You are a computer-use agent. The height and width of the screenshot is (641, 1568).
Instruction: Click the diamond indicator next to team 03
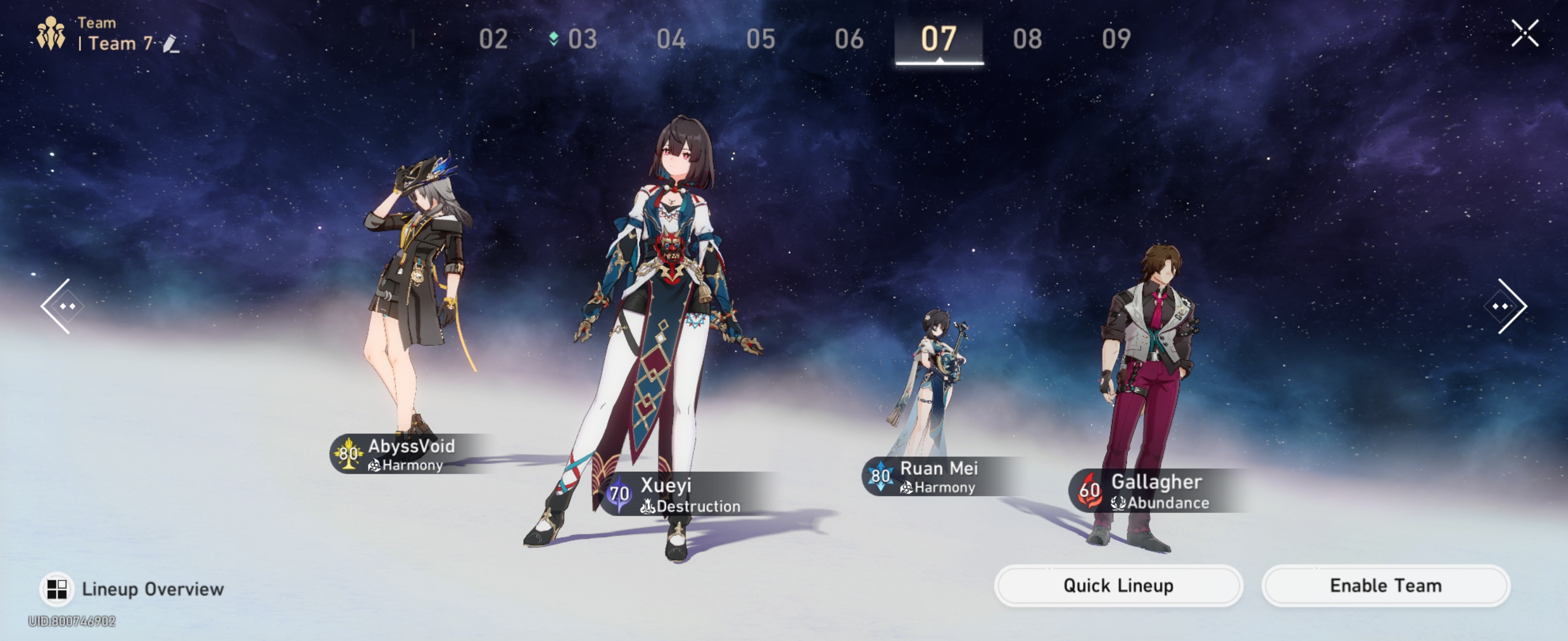[554, 38]
